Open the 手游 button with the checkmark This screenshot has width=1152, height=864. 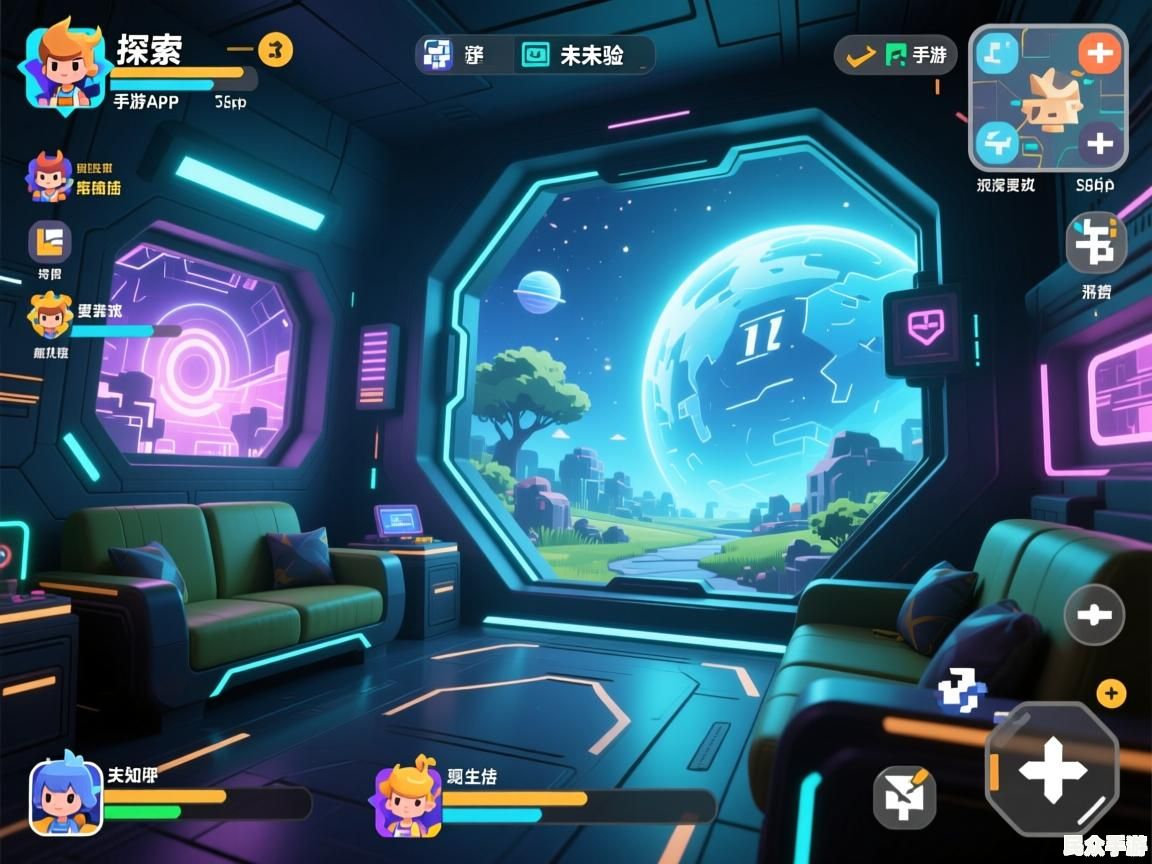point(895,55)
